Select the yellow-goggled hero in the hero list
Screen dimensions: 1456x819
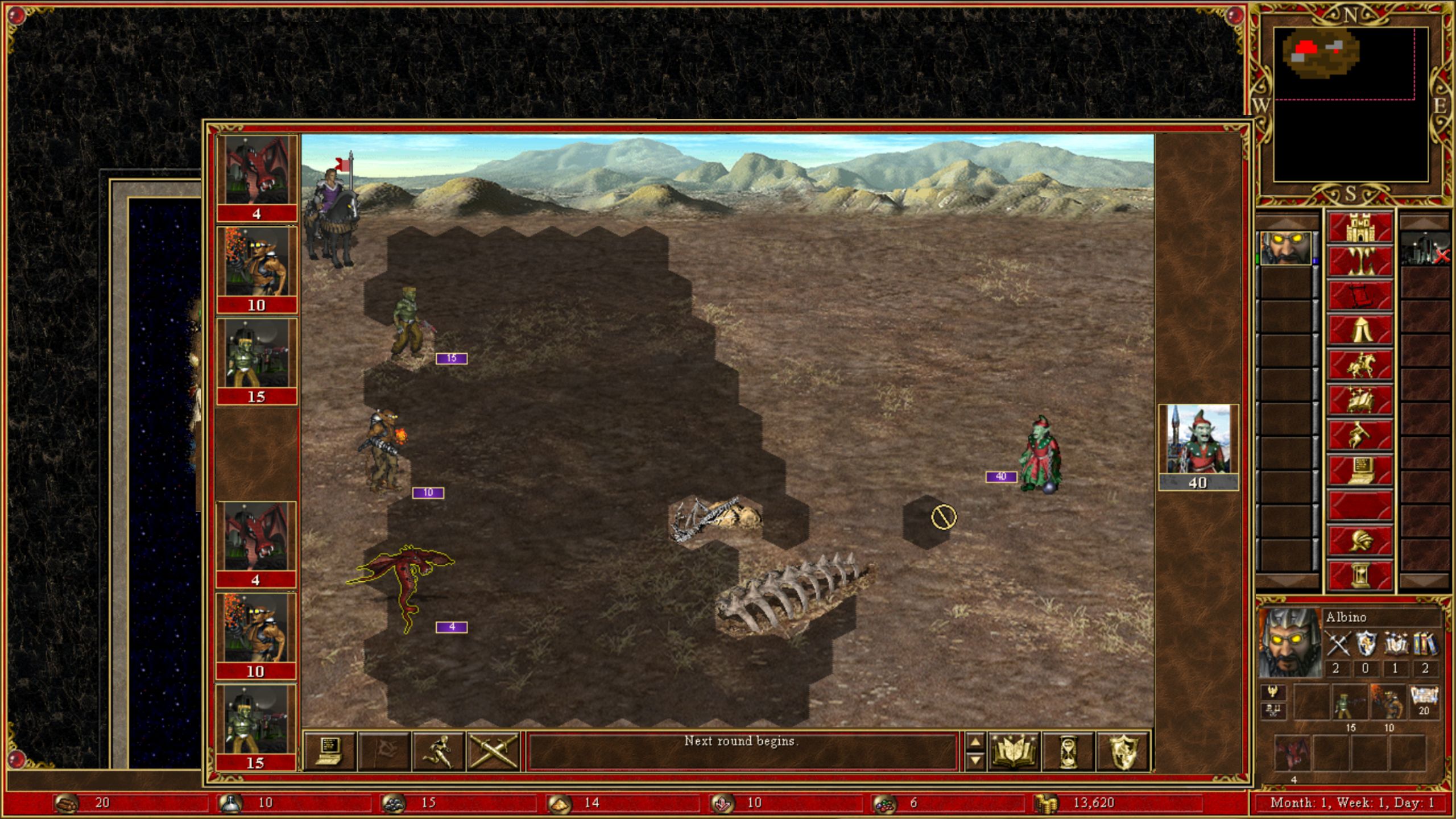tap(1285, 249)
